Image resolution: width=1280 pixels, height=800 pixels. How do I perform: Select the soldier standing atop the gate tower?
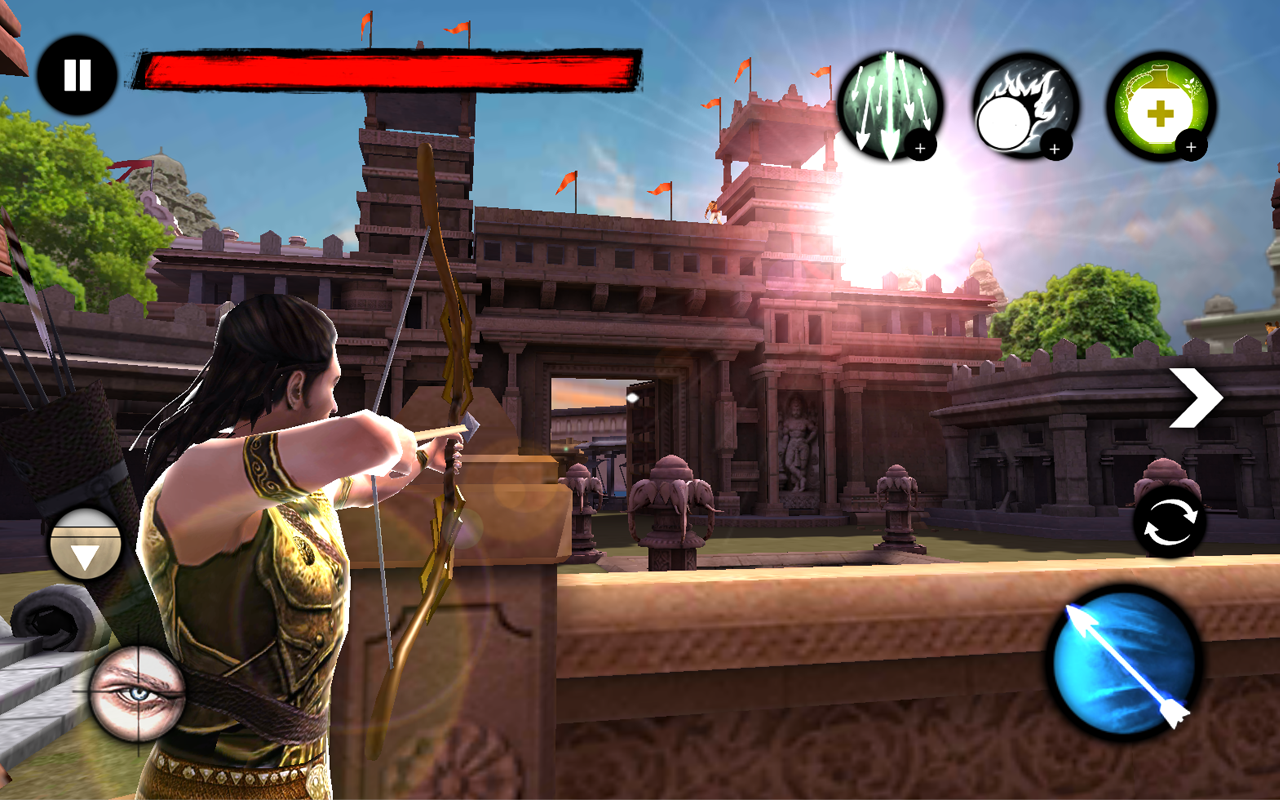tap(714, 210)
